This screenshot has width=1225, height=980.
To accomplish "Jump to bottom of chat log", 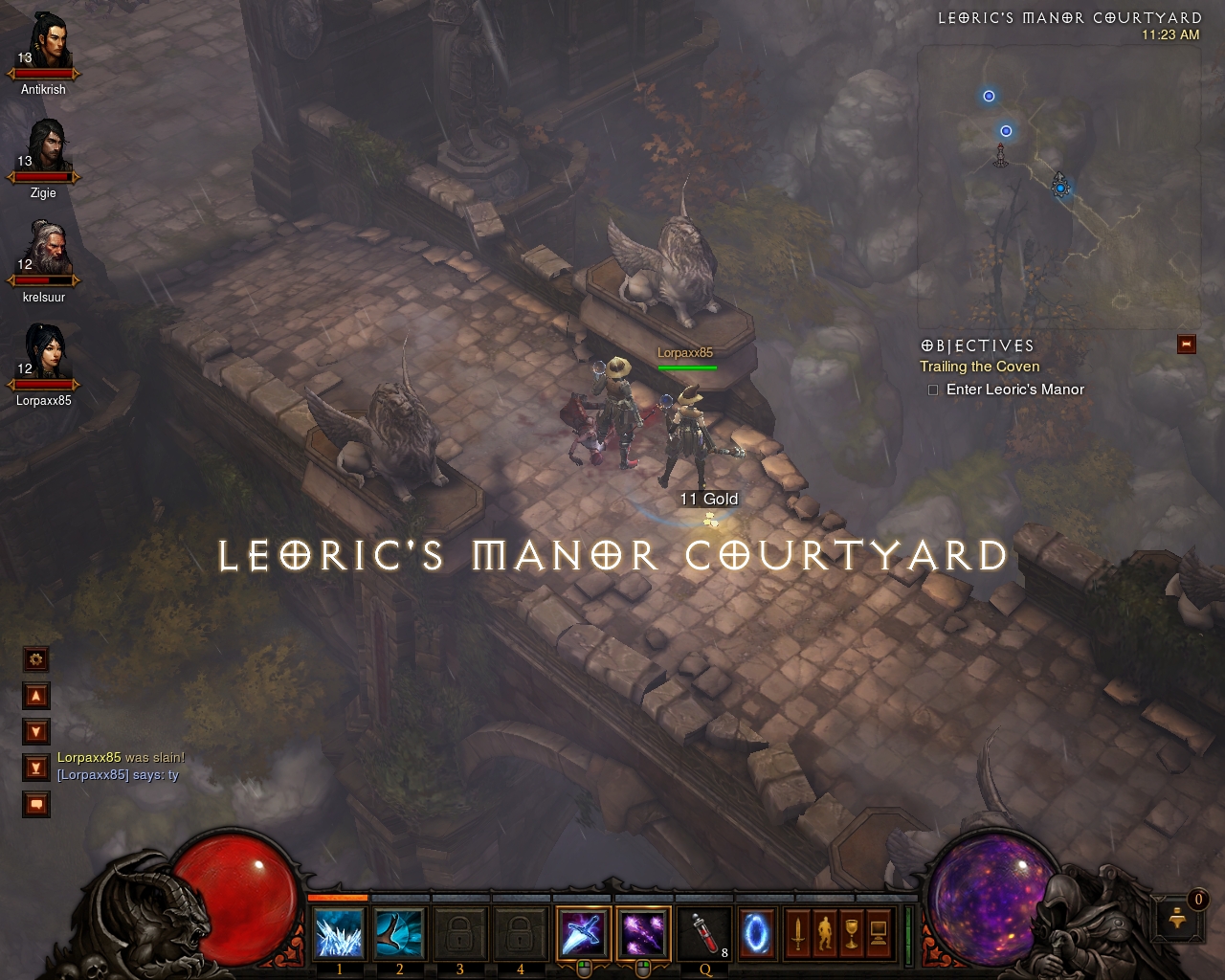I will pos(36,768).
